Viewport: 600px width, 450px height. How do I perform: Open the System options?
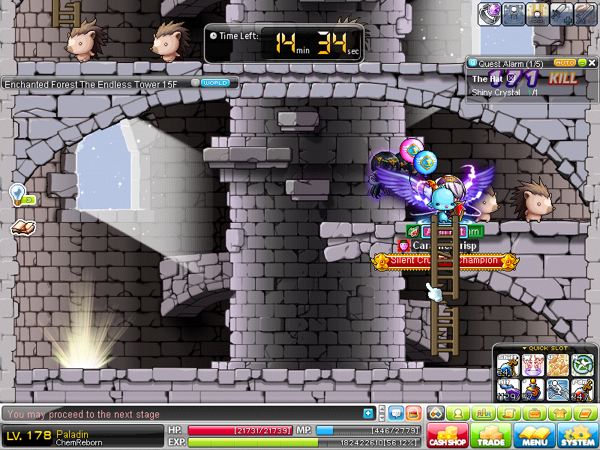pos(576,435)
